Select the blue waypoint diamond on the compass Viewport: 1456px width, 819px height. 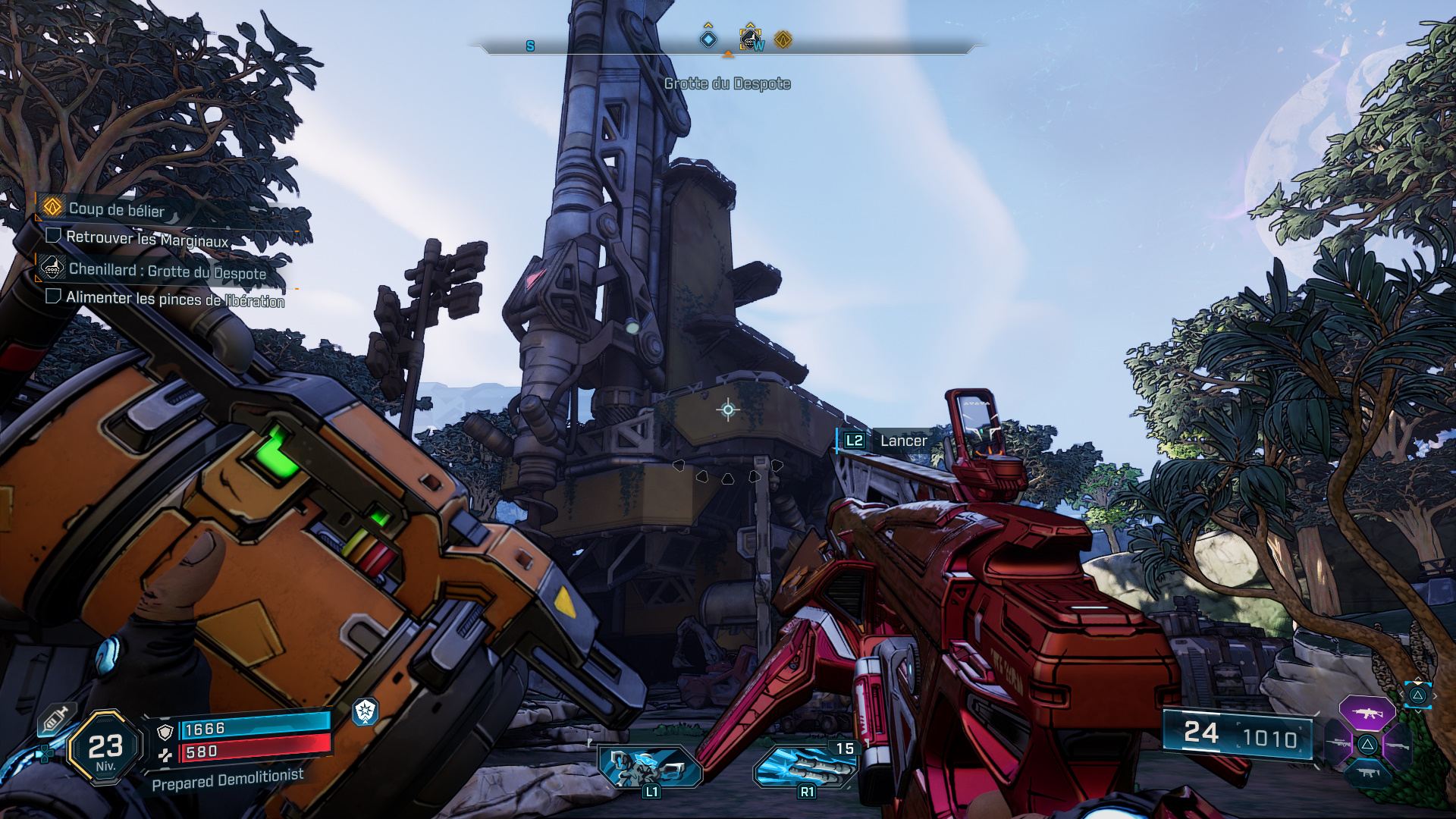coord(708,39)
